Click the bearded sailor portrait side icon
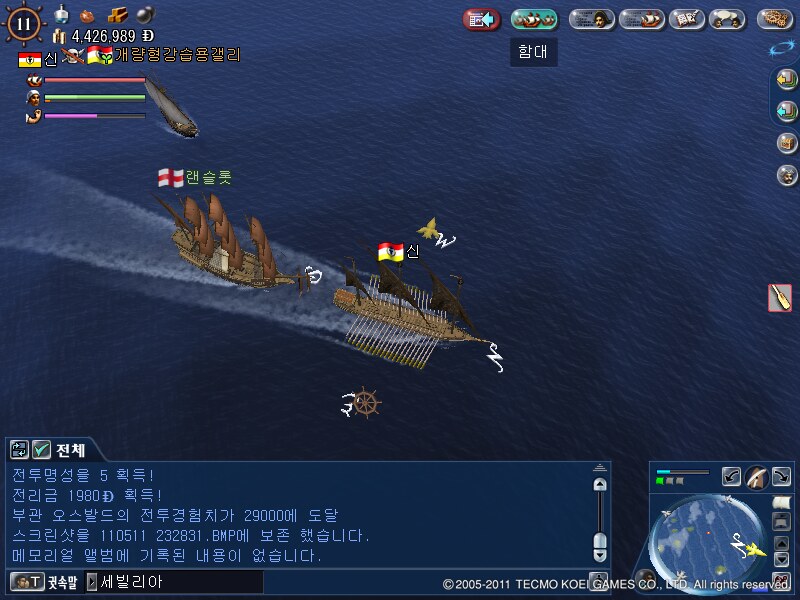The image size is (800, 600). tap(787, 175)
